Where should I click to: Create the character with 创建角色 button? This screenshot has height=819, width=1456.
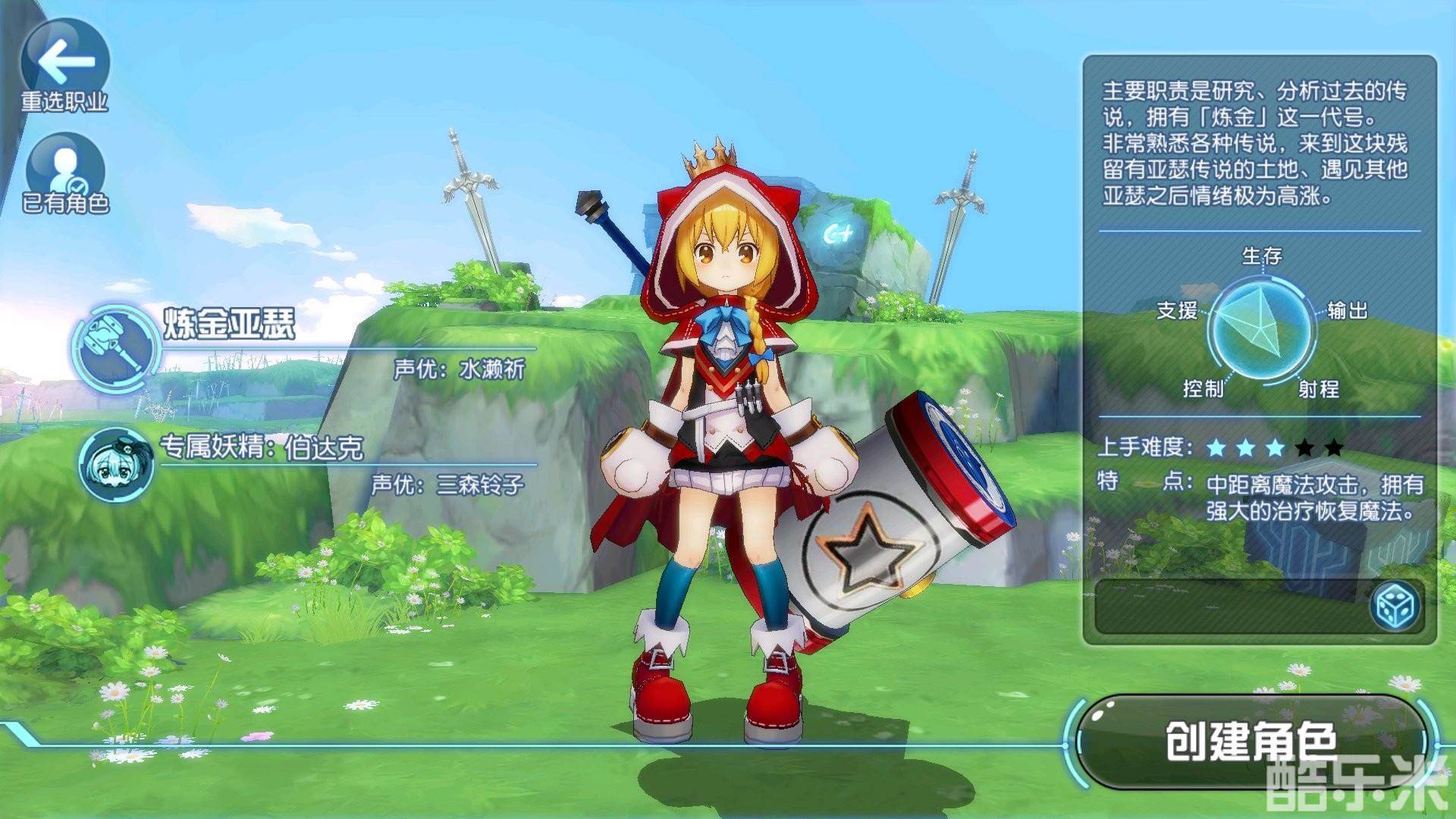[x=1251, y=742]
